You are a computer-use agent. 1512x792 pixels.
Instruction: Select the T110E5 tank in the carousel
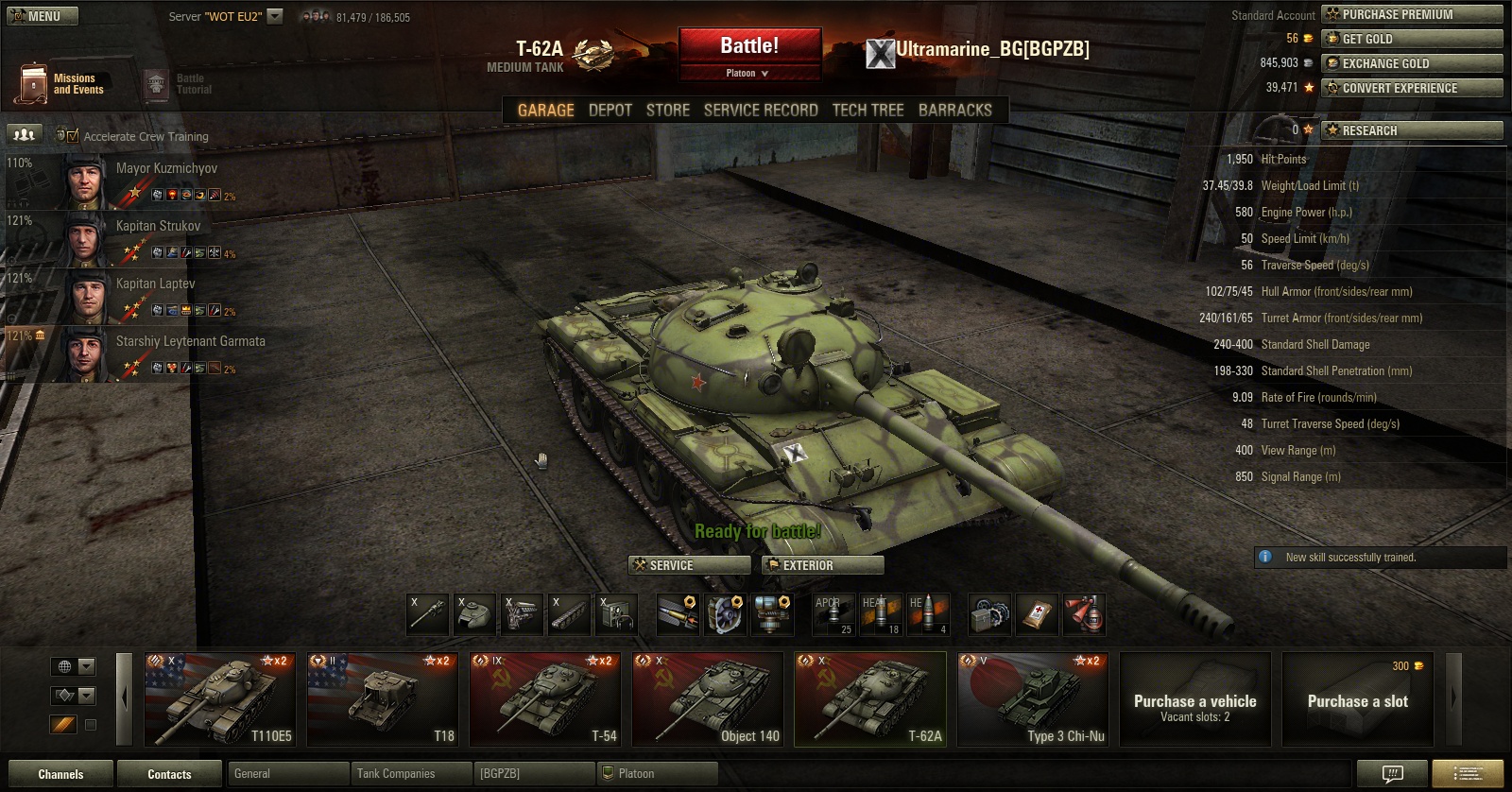click(219, 699)
